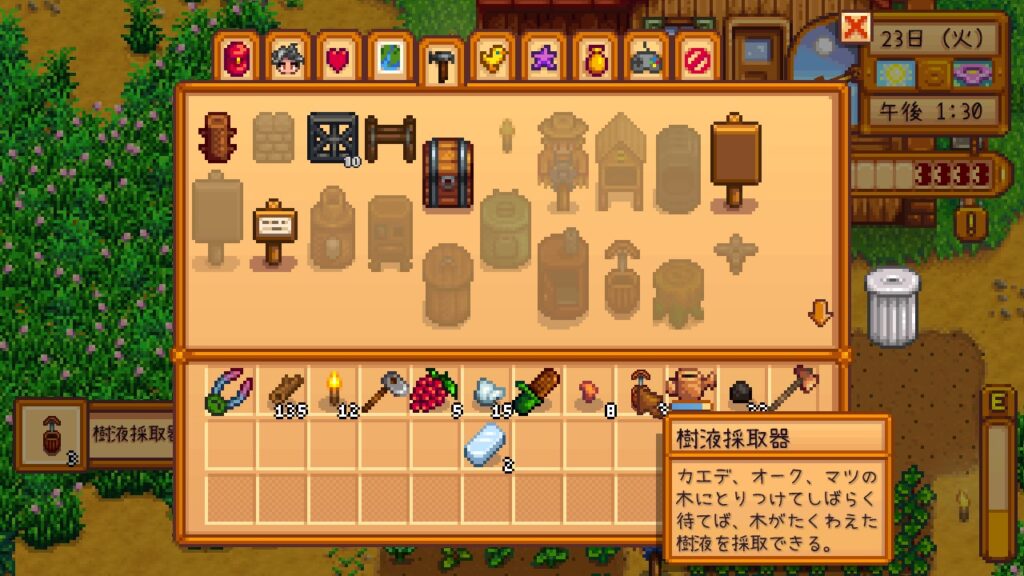Select the red grapes in inventory
Viewport: 1024px width, 576px height.
[x=436, y=391]
